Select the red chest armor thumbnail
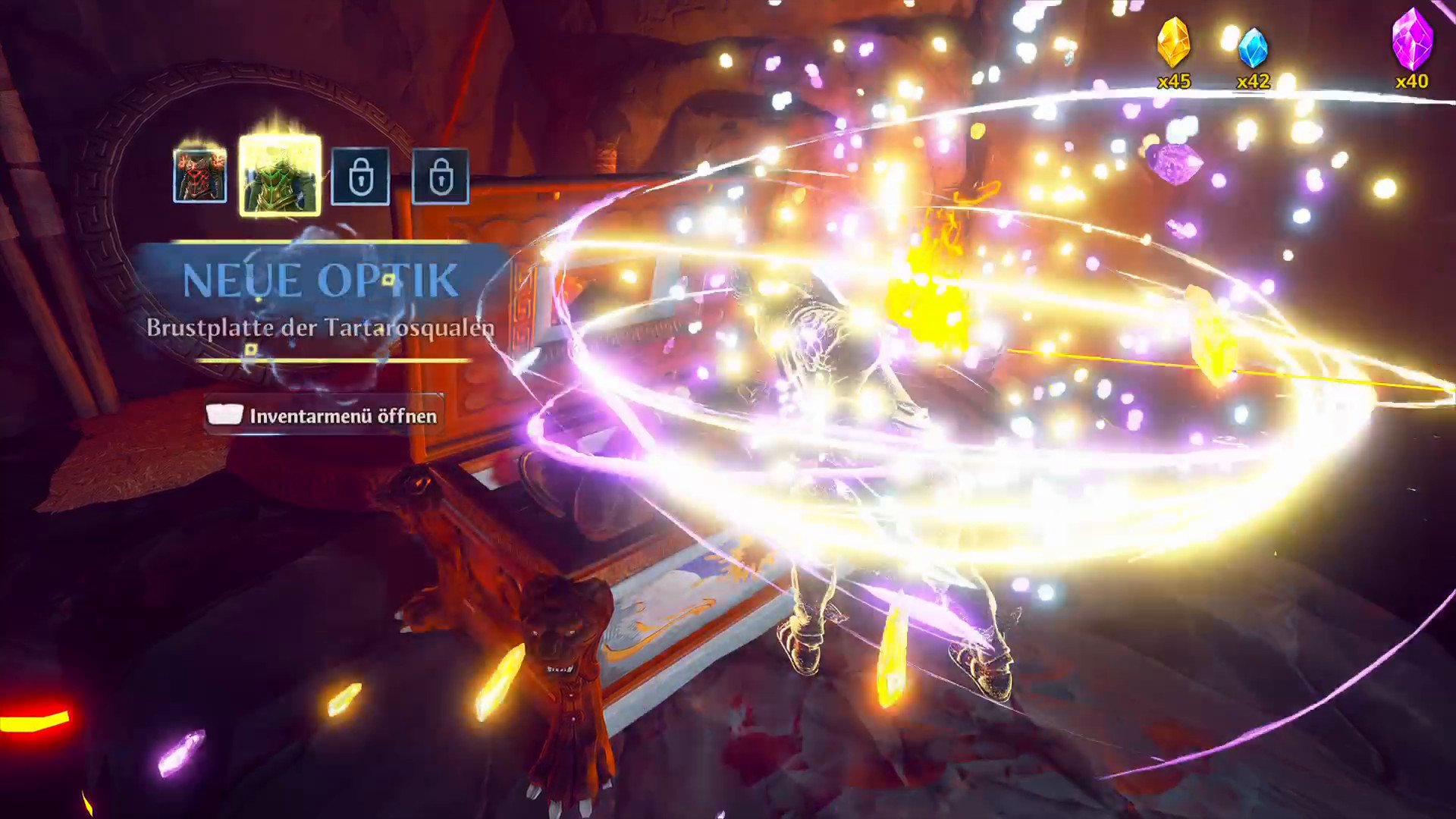This screenshot has width=1456, height=819. [x=199, y=176]
